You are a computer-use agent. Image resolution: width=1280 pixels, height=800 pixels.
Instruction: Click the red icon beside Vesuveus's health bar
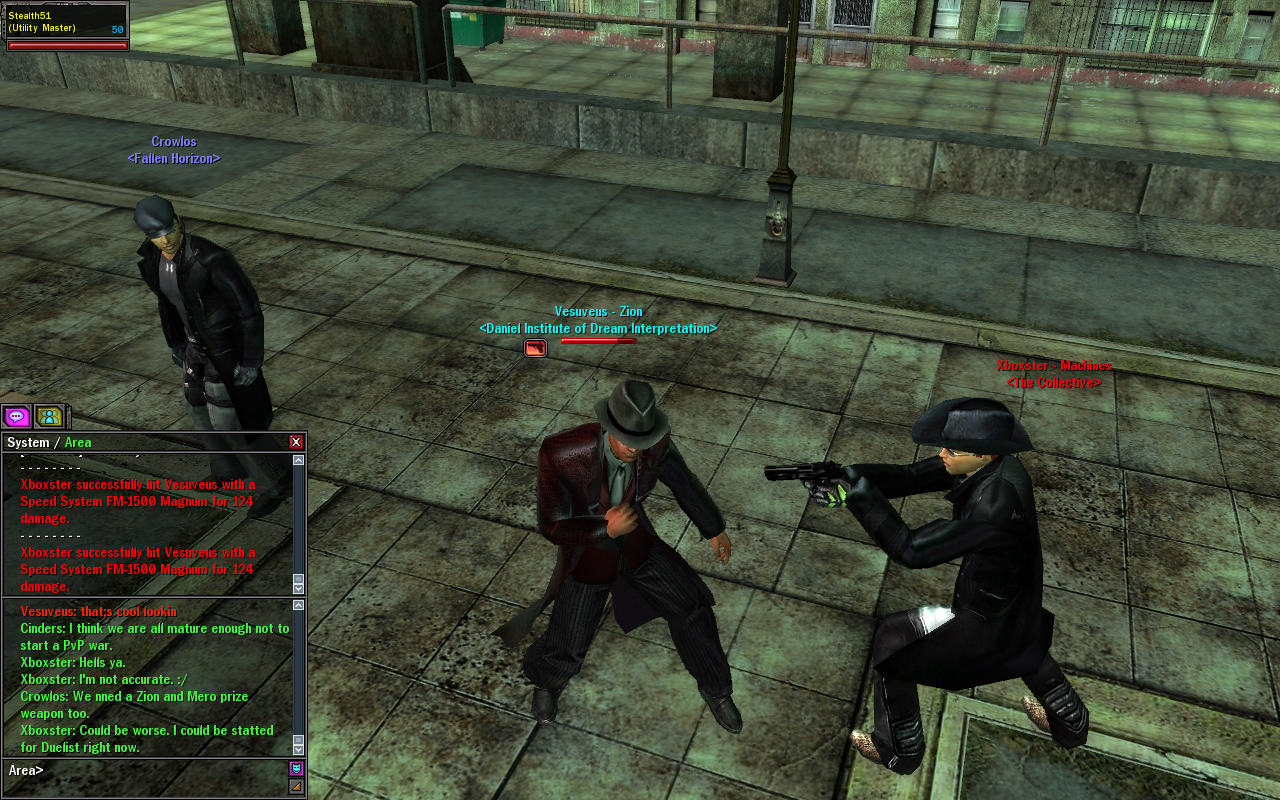tap(536, 348)
